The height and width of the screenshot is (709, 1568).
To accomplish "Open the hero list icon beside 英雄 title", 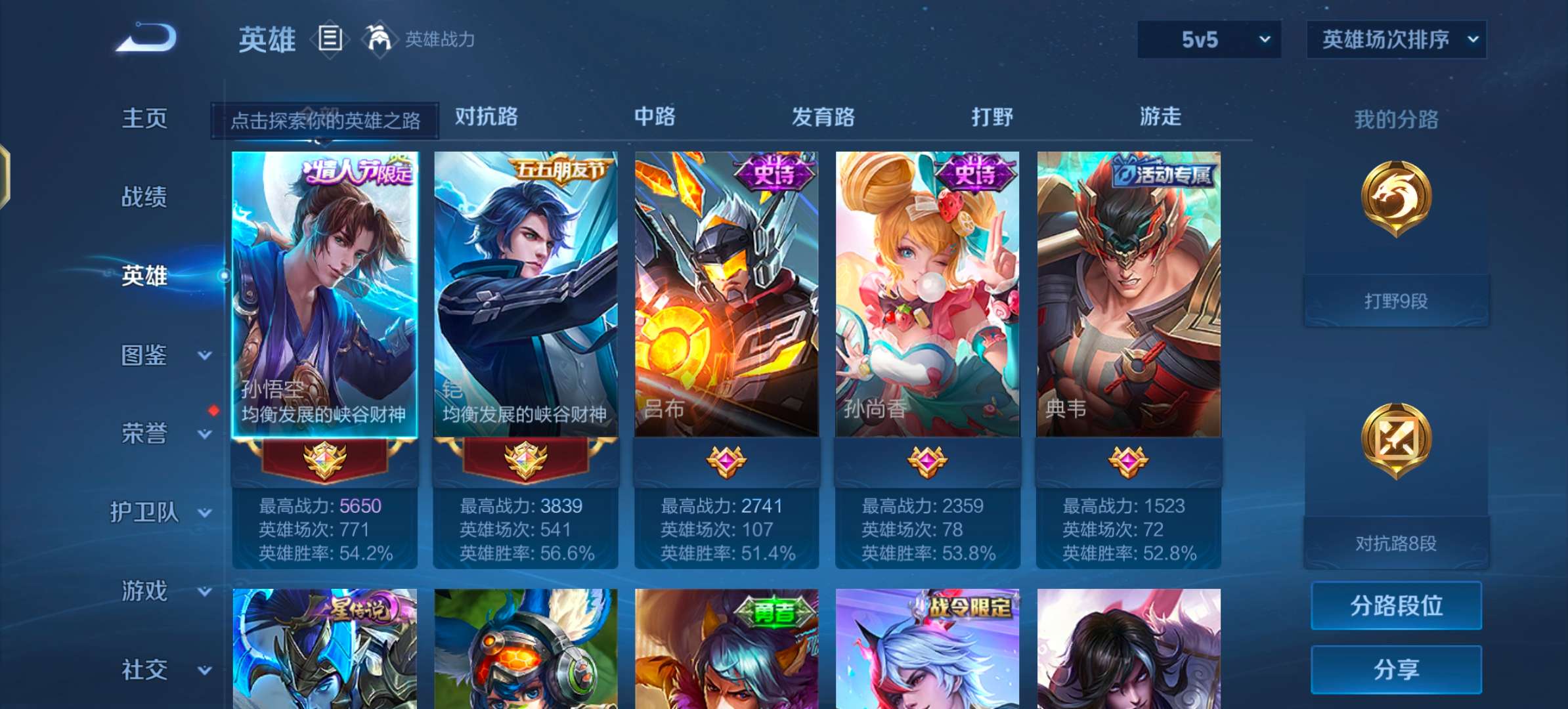I will click(330, 38).
